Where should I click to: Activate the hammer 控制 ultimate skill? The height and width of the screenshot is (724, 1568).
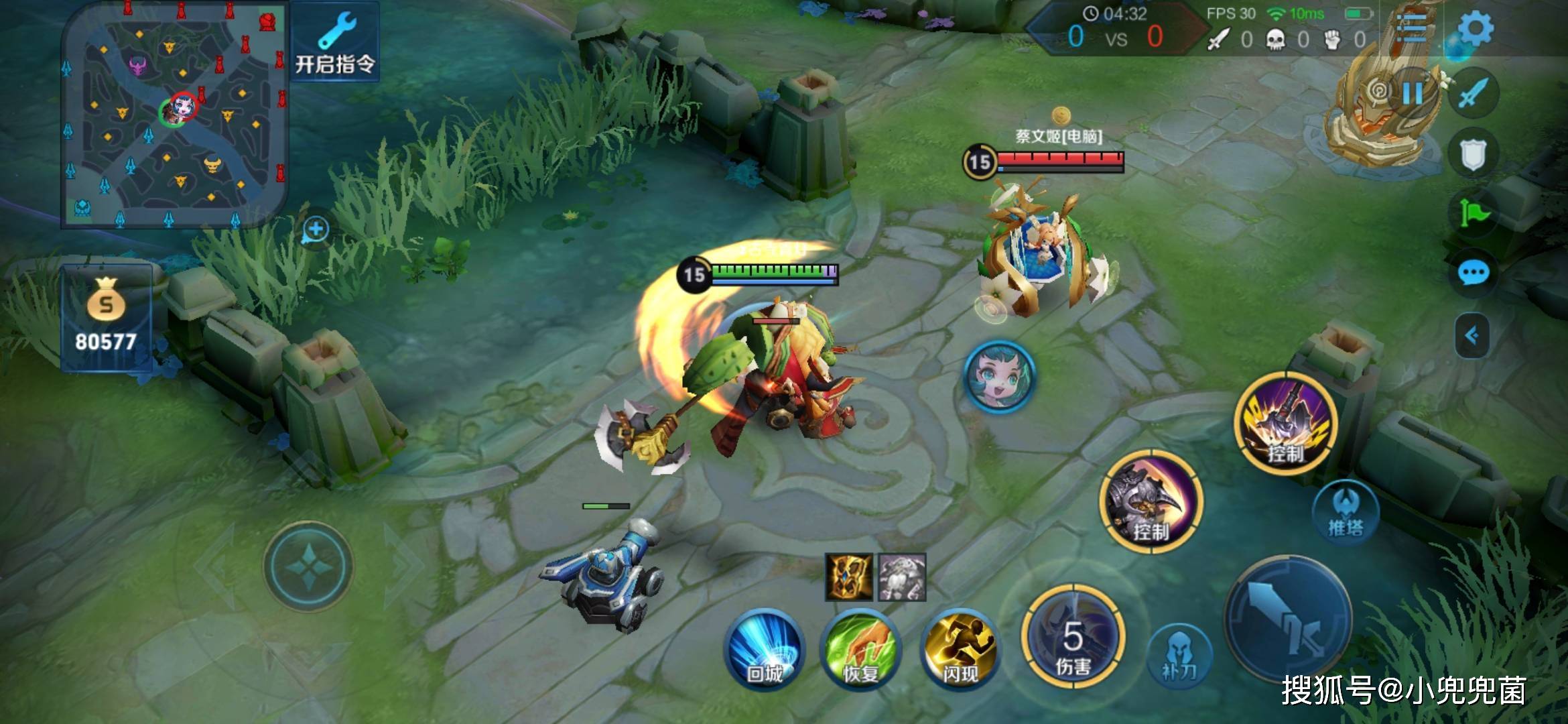1285,424
